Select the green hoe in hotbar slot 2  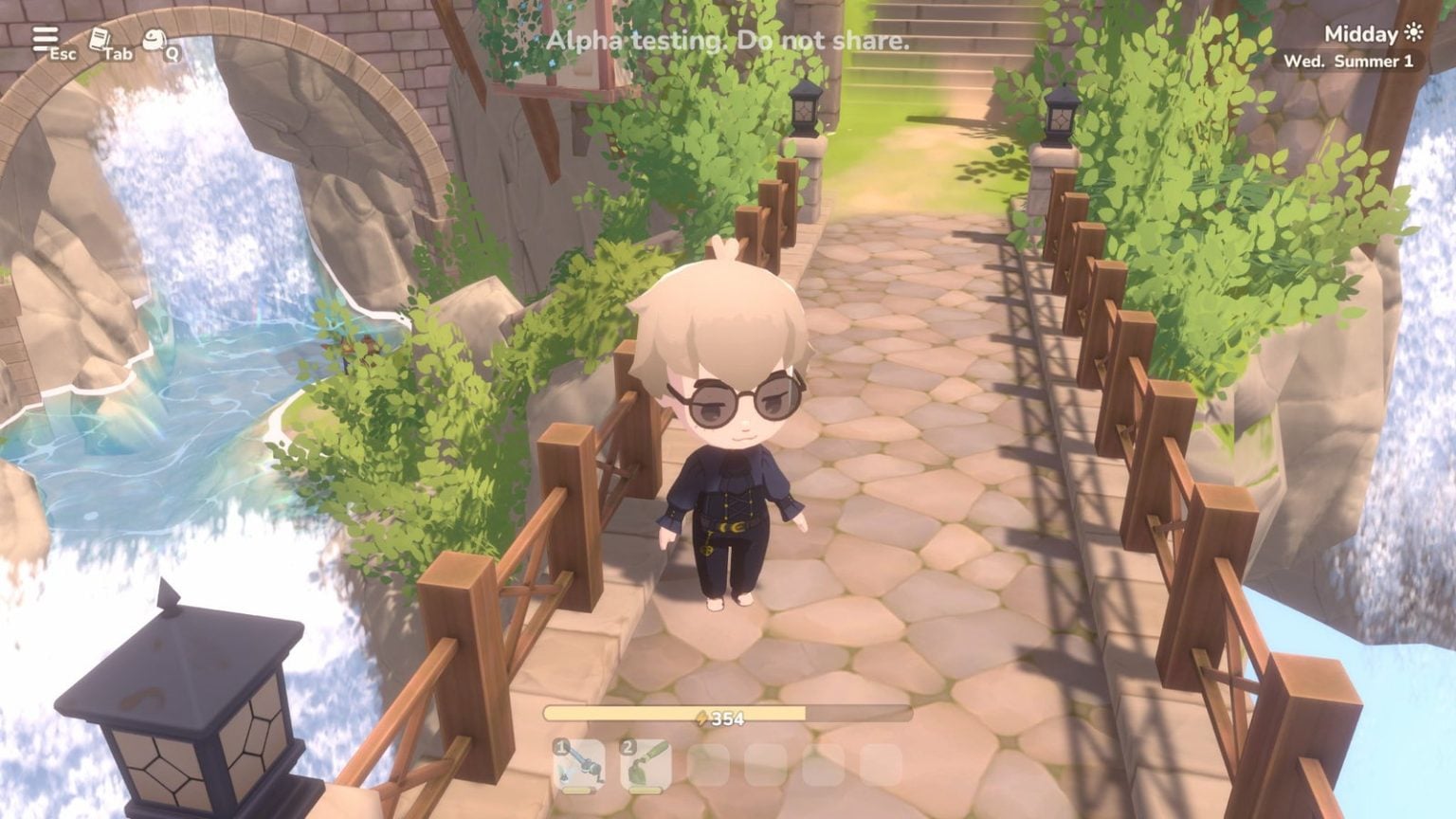tap(646, 765)
